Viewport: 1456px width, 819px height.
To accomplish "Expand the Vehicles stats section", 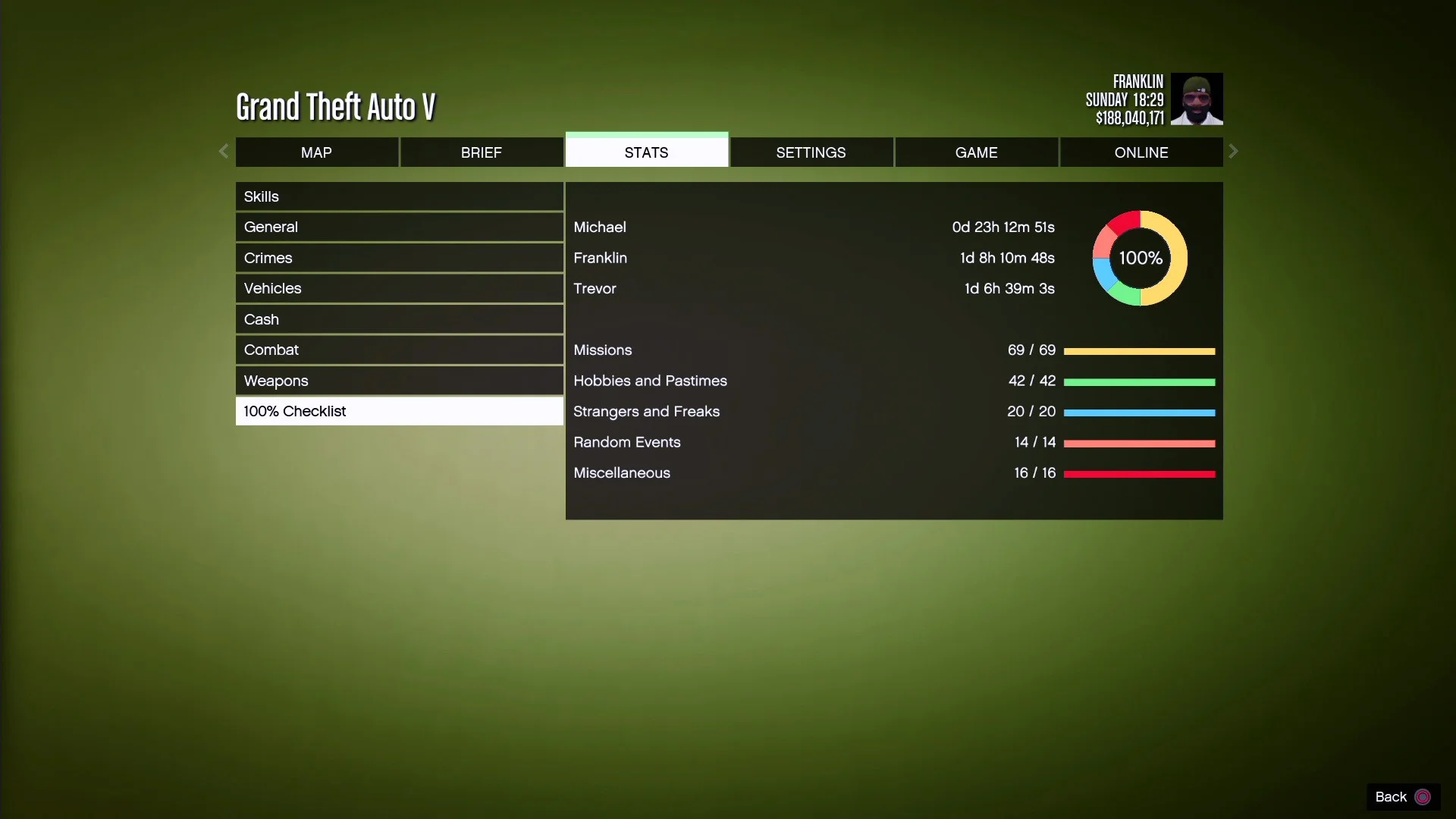I will click(x=400, y=288).
